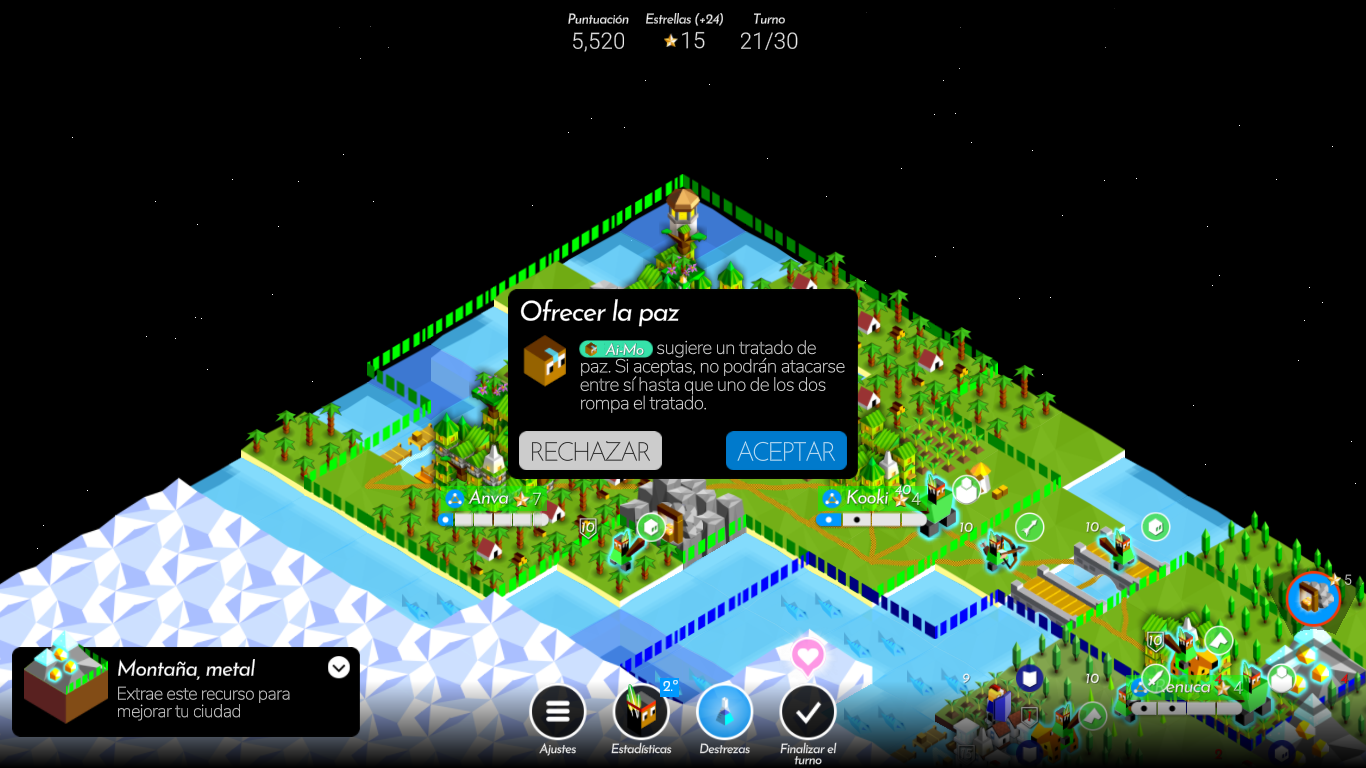Open the Destrezas tech tree flask
This screenshot has height=768, width=1366.
coord(724,710)
